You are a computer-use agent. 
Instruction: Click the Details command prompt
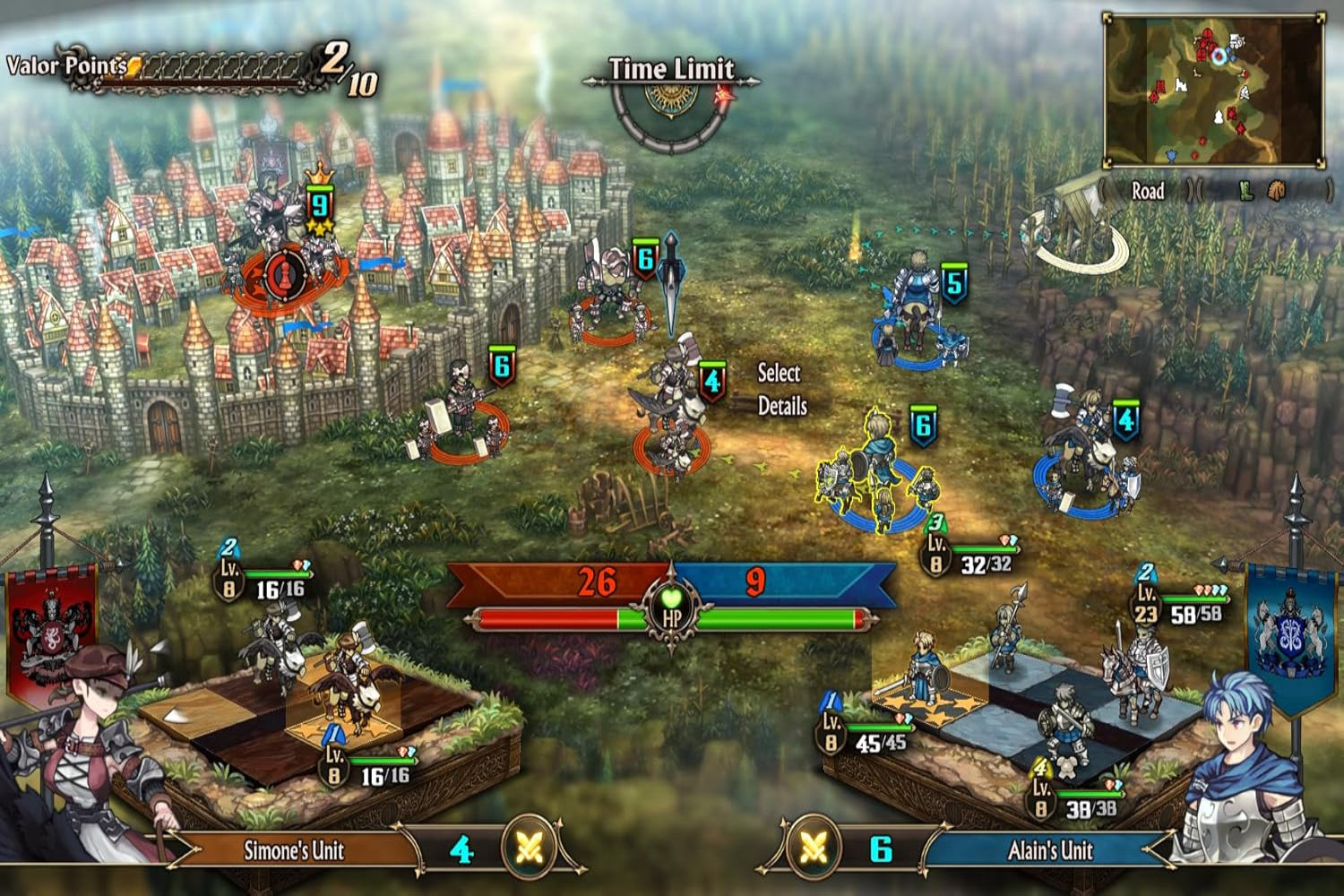tap(784, 406)
